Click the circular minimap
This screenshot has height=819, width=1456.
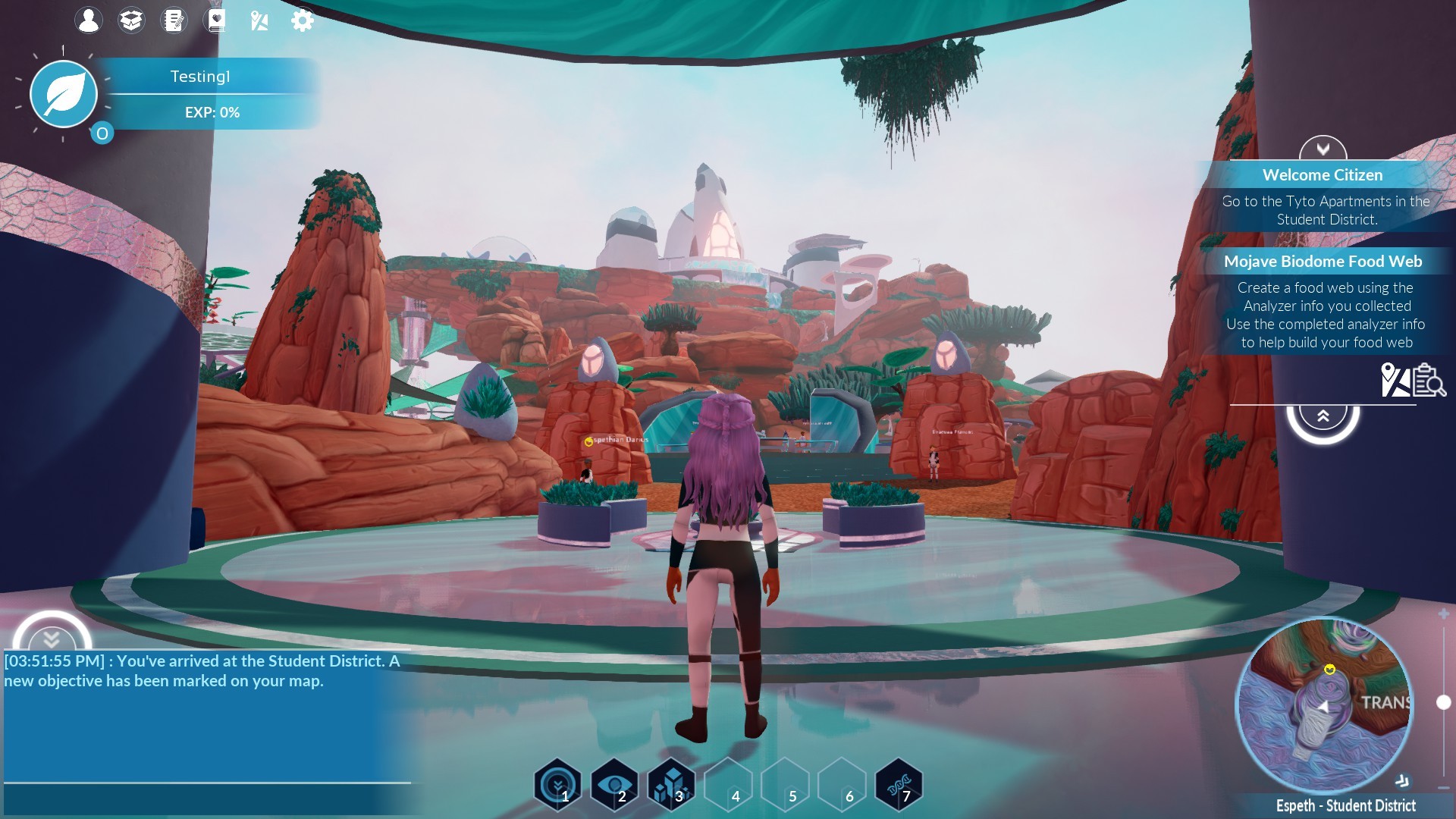[1323, 705]
